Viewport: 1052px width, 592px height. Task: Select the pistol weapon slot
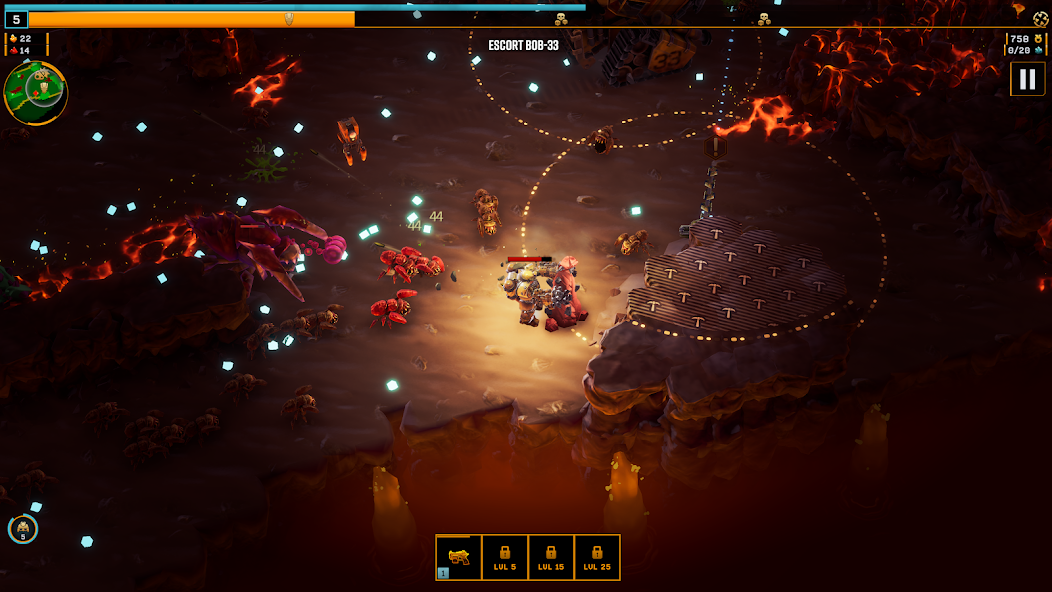coord(459,557)
